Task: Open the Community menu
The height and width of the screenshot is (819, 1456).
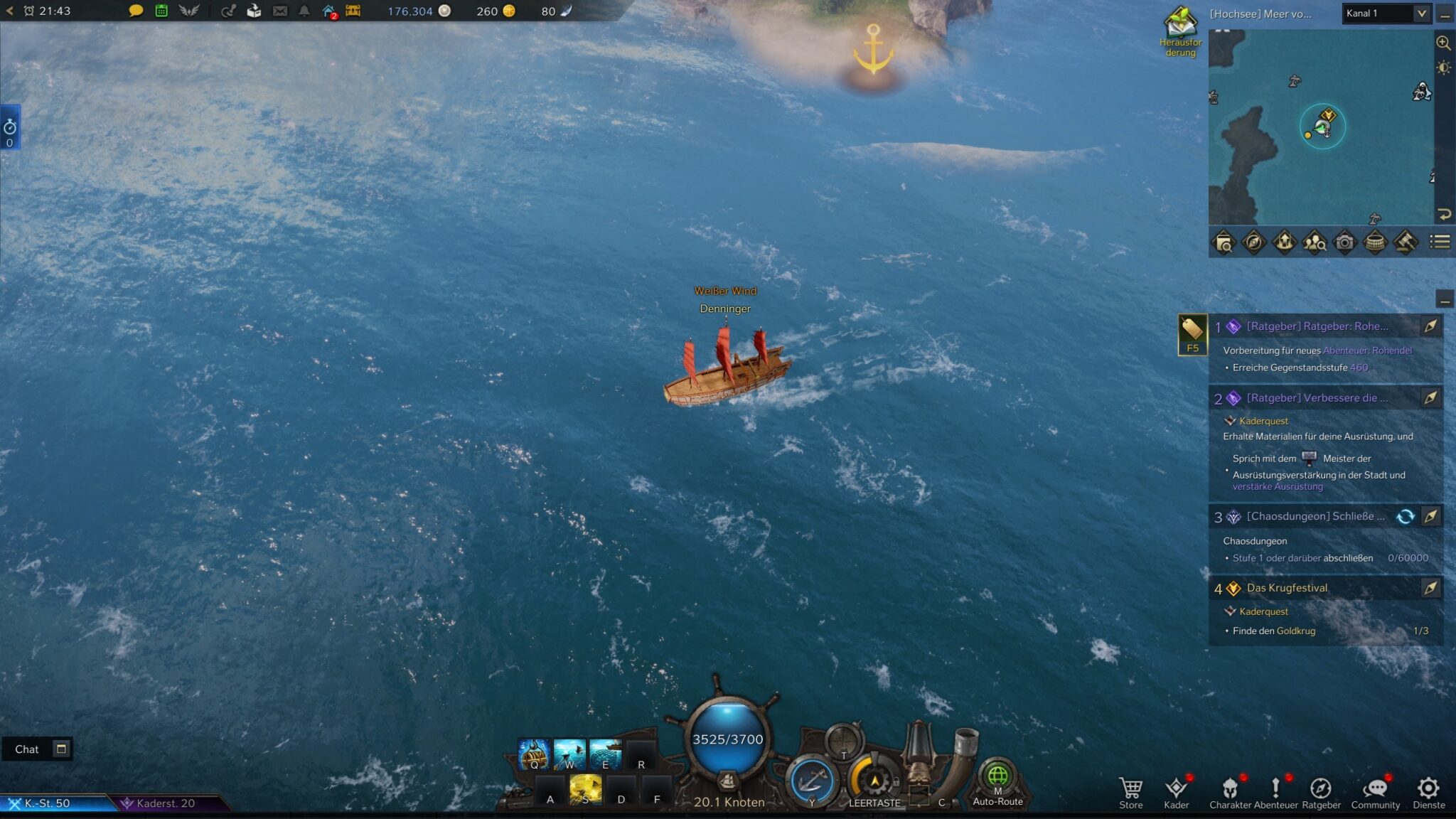Action: [1375, 791]
